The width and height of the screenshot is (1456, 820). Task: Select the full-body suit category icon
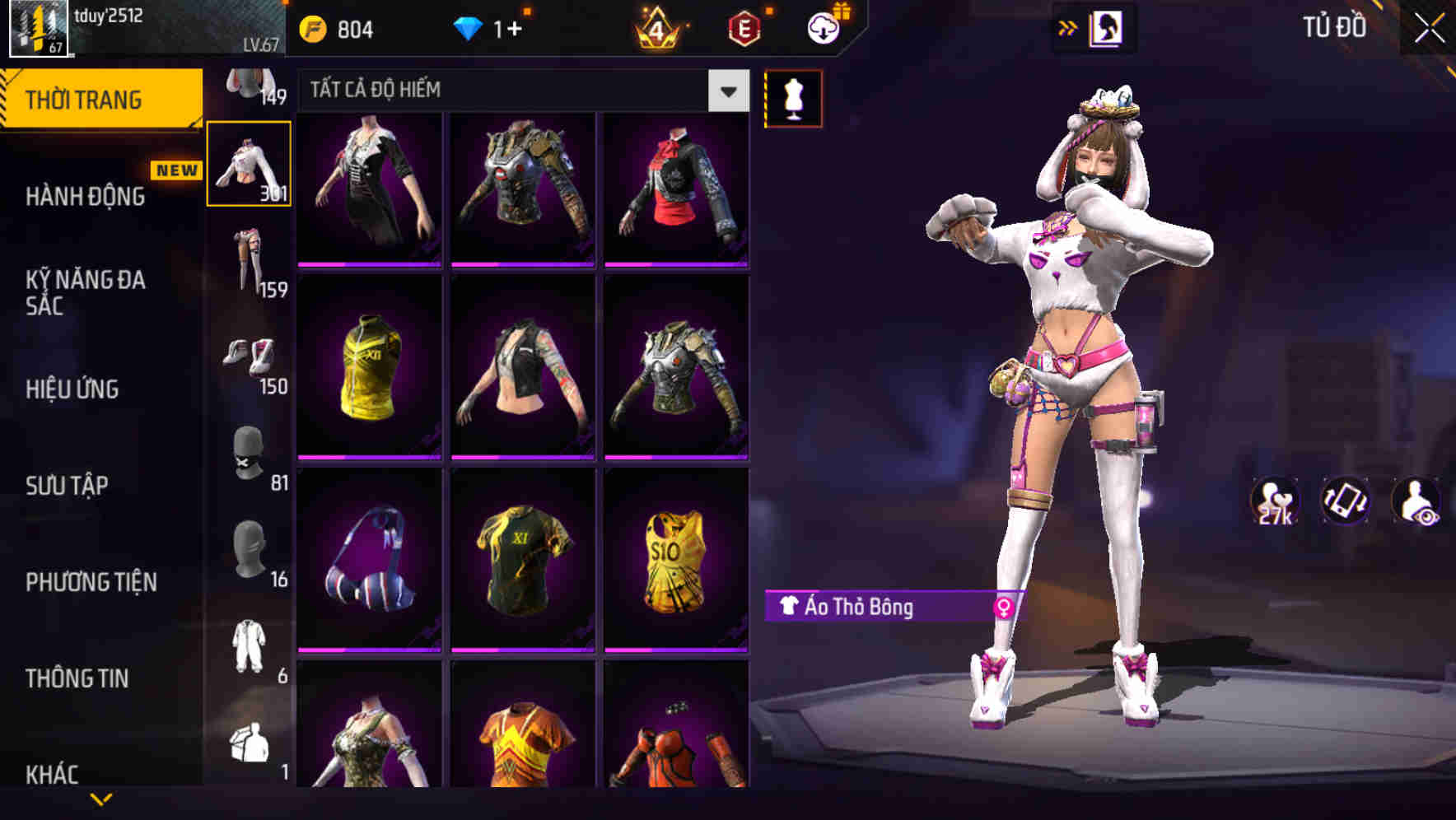(250, 646)
